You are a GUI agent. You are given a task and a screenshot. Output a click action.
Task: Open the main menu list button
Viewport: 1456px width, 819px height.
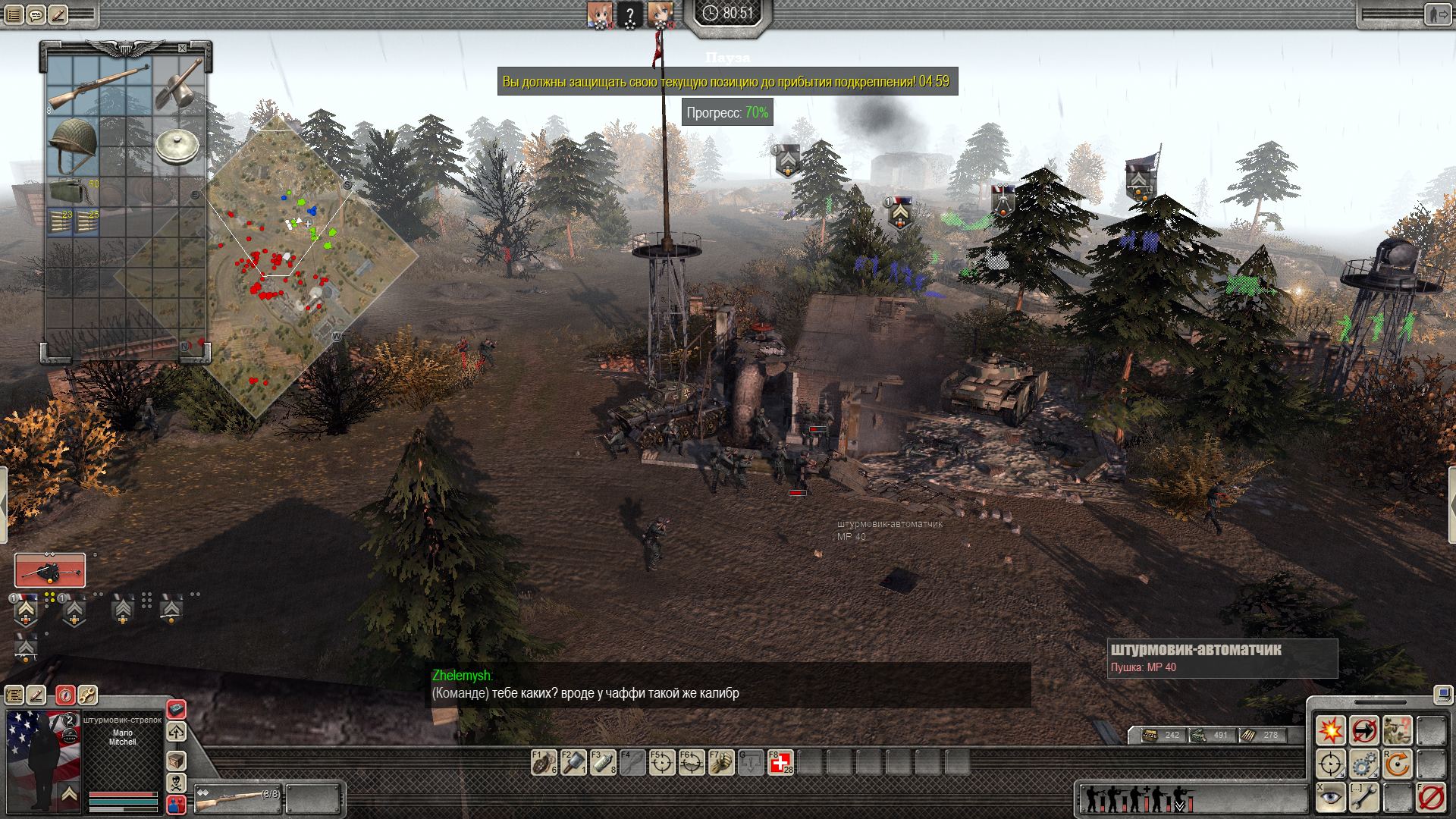pos(14,14)
